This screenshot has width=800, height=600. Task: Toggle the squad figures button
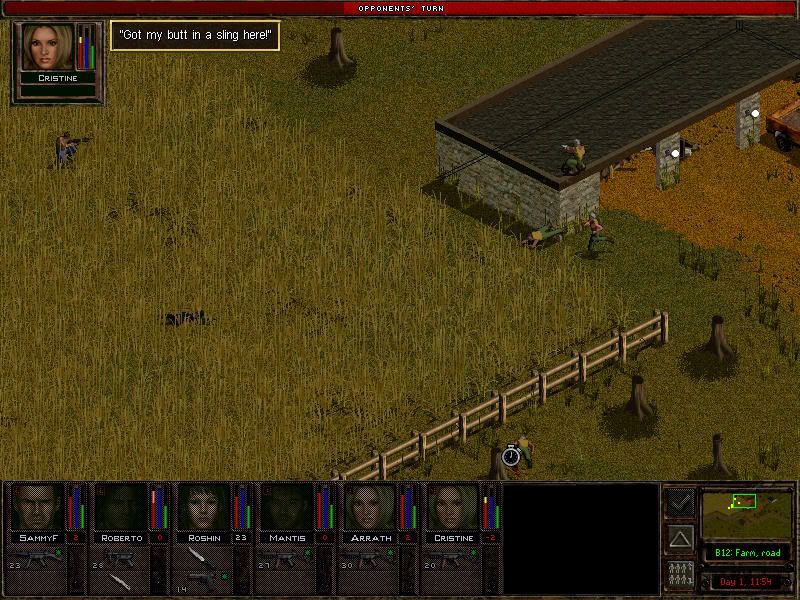coord(680,575)
